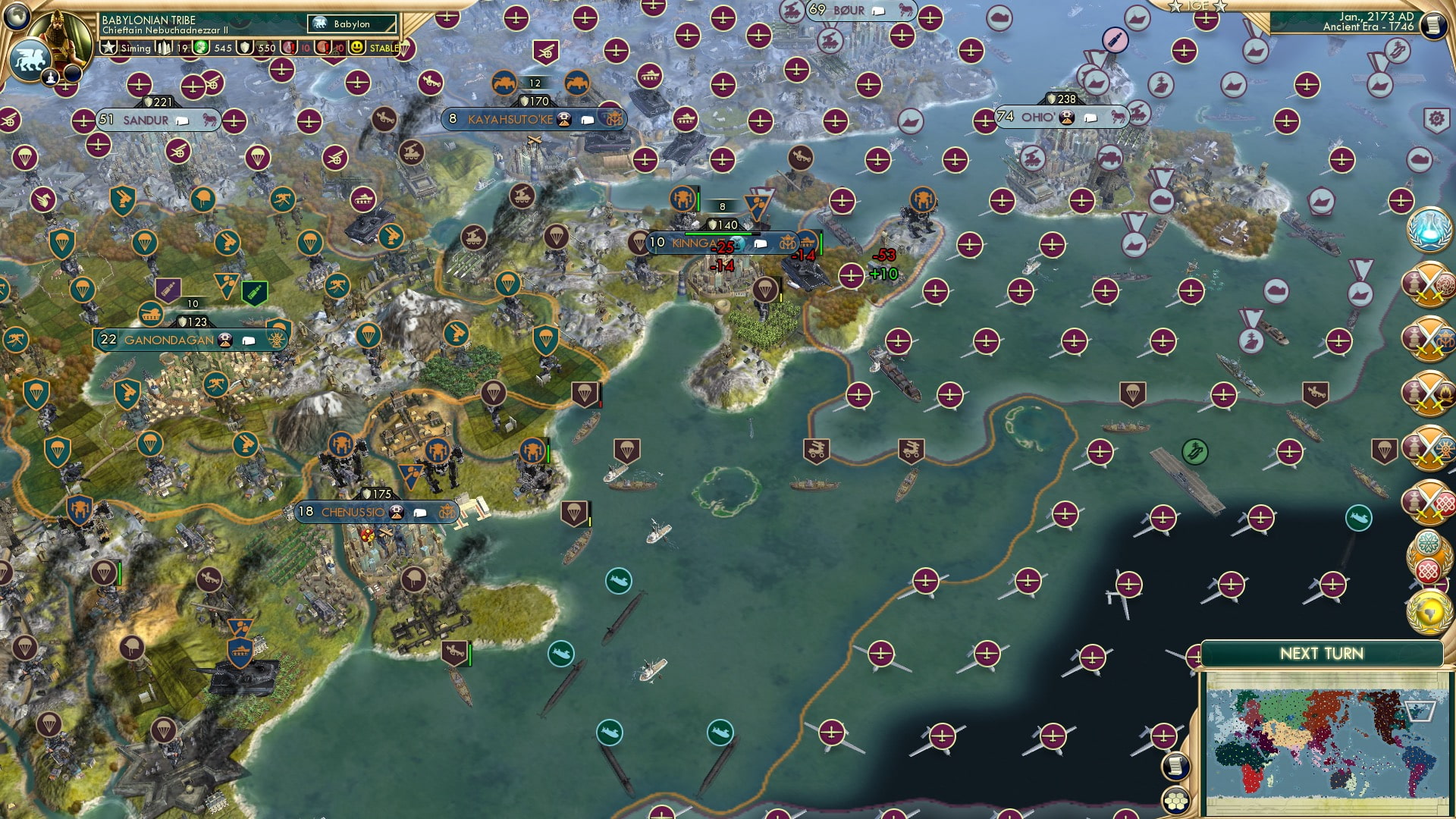1456x819 pixels.
Task: Click the speech bubble on Chenussio's city banner
Action: point(420,512)
